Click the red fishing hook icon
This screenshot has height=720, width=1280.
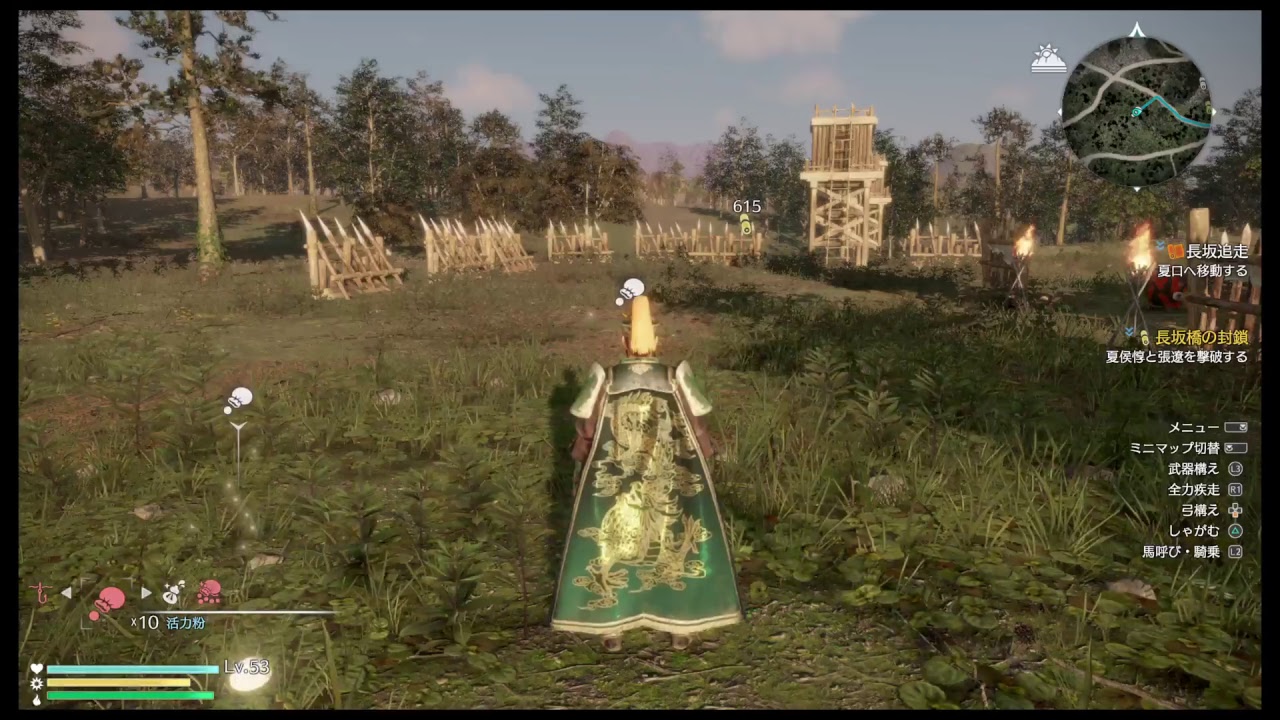click(40, 592)
